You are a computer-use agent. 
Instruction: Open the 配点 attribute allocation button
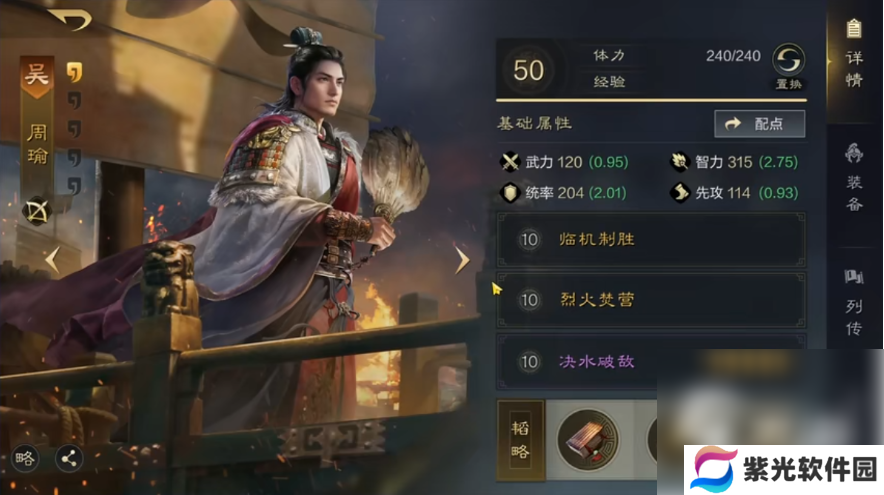coord(760,123)
